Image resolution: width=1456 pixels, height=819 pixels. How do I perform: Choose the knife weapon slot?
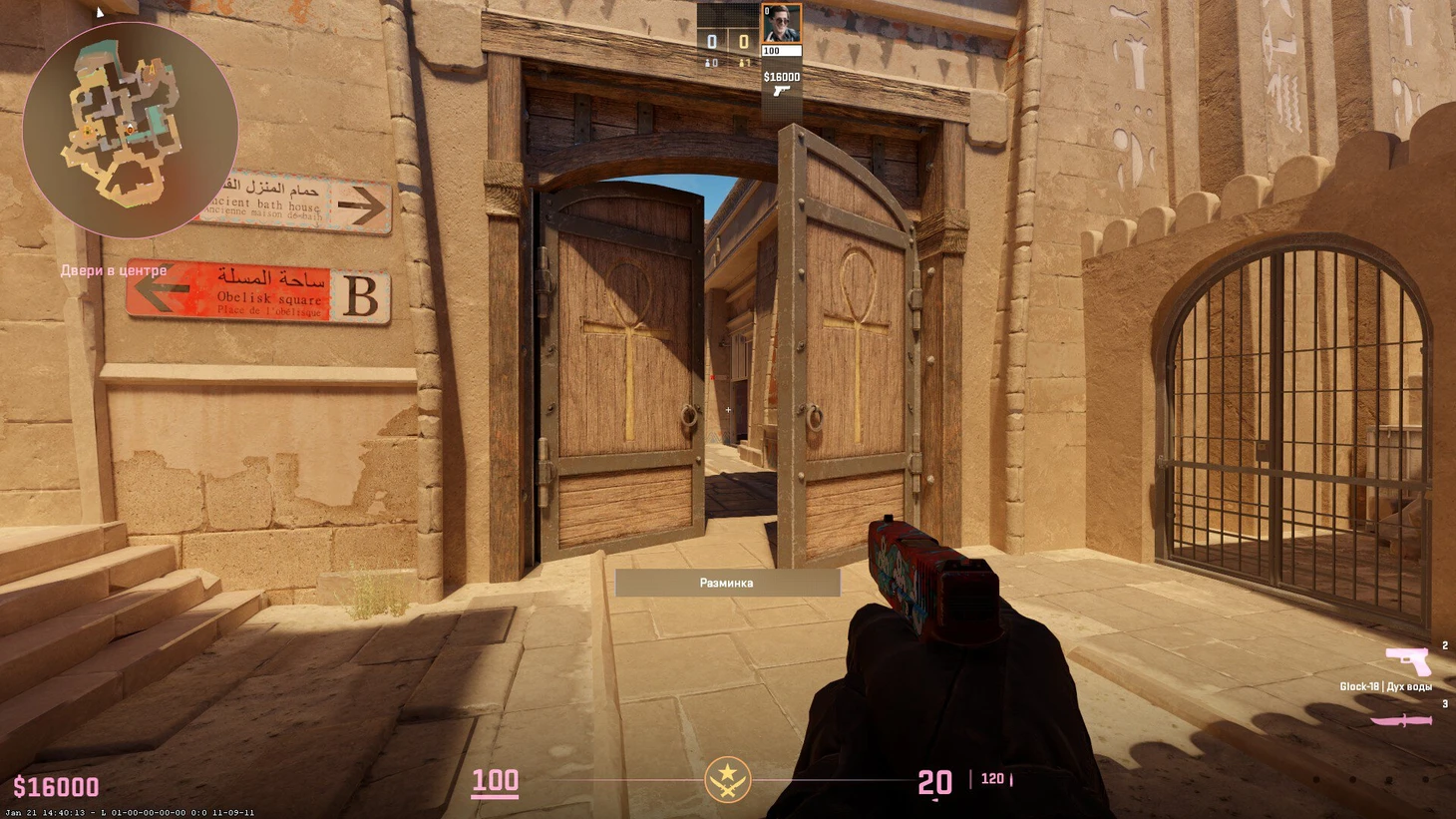1401,719
